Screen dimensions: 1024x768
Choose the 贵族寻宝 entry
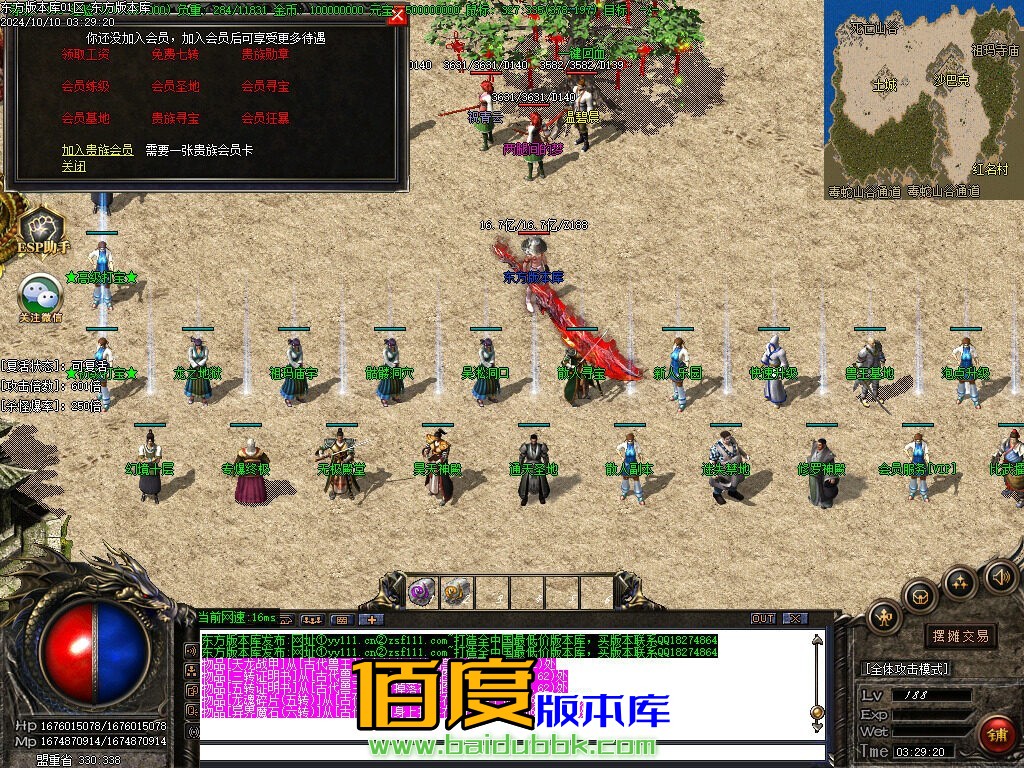point(175,119)
